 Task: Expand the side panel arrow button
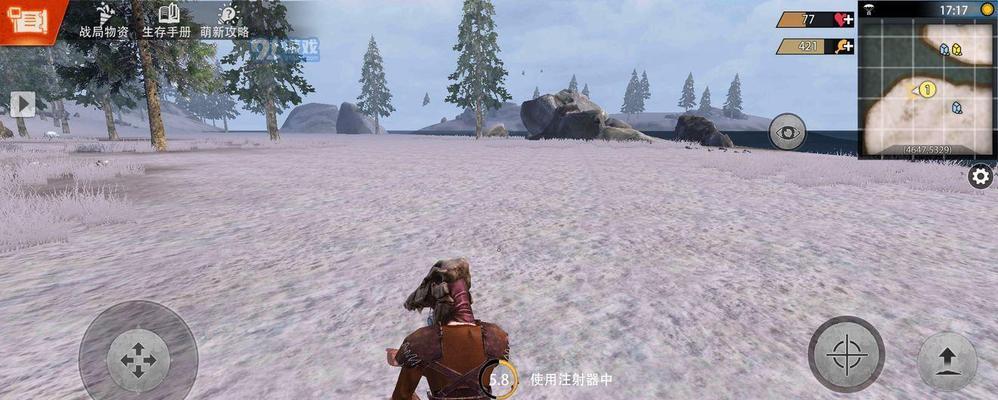pos(22,103)
